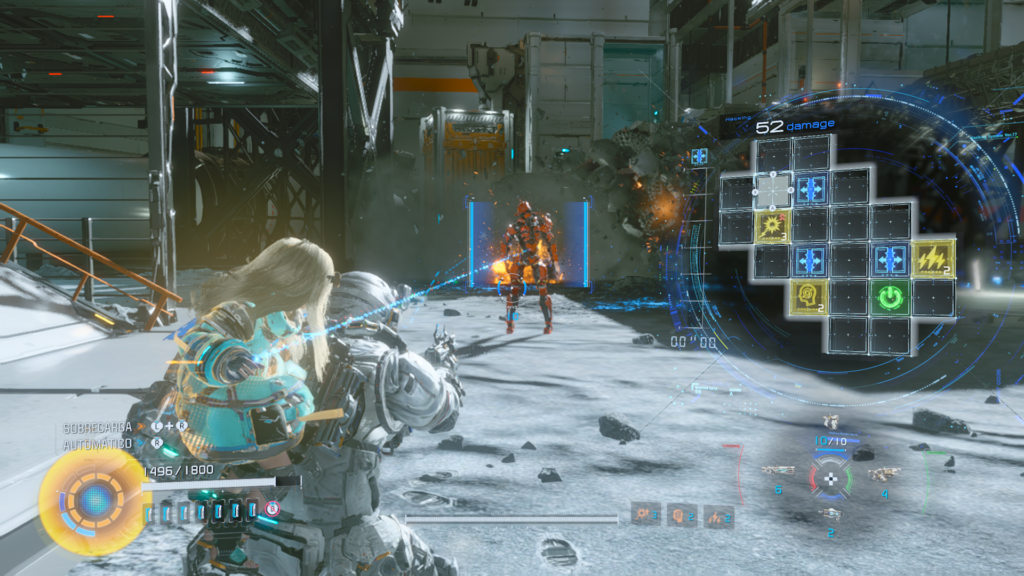Image resolution: width=1024 pixels, height=576 pixels.
Task: Choose the yellow lightning bolt grid tile
Action: tap(932, 258)
